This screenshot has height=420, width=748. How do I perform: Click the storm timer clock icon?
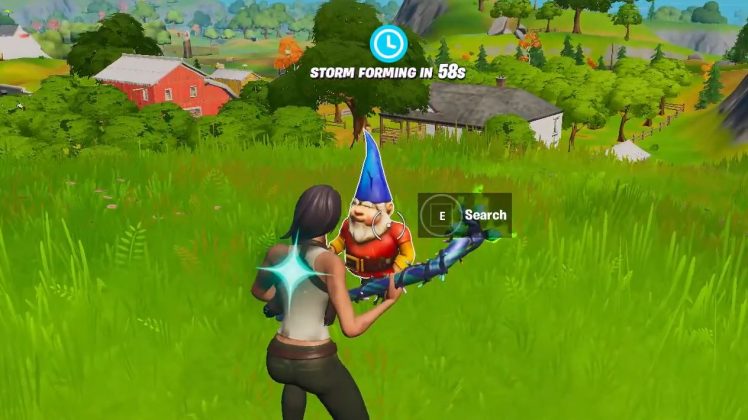[387, 43]
